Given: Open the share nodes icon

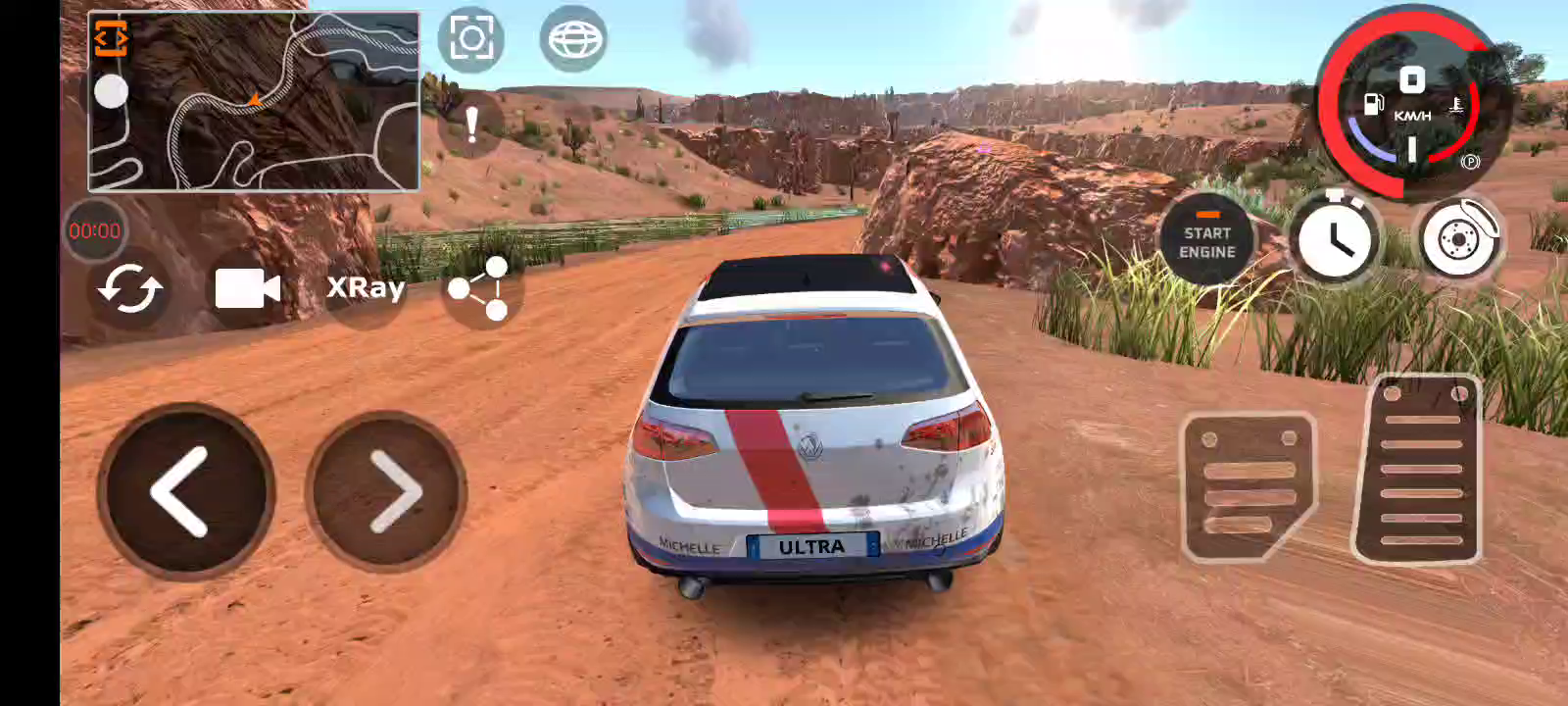Looking at the screenshot, I should point(479,288).
